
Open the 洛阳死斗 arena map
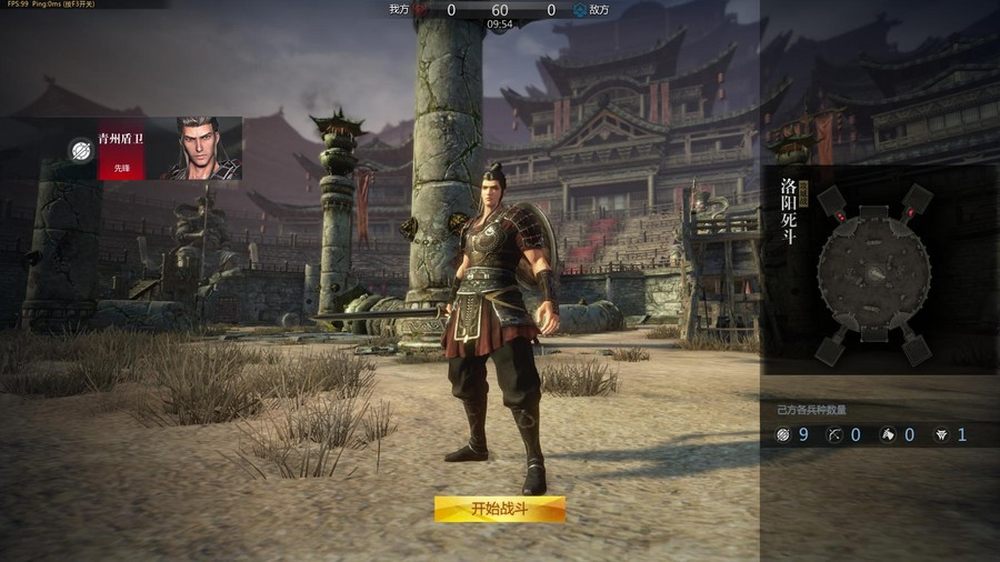click(x=874, y=271)
